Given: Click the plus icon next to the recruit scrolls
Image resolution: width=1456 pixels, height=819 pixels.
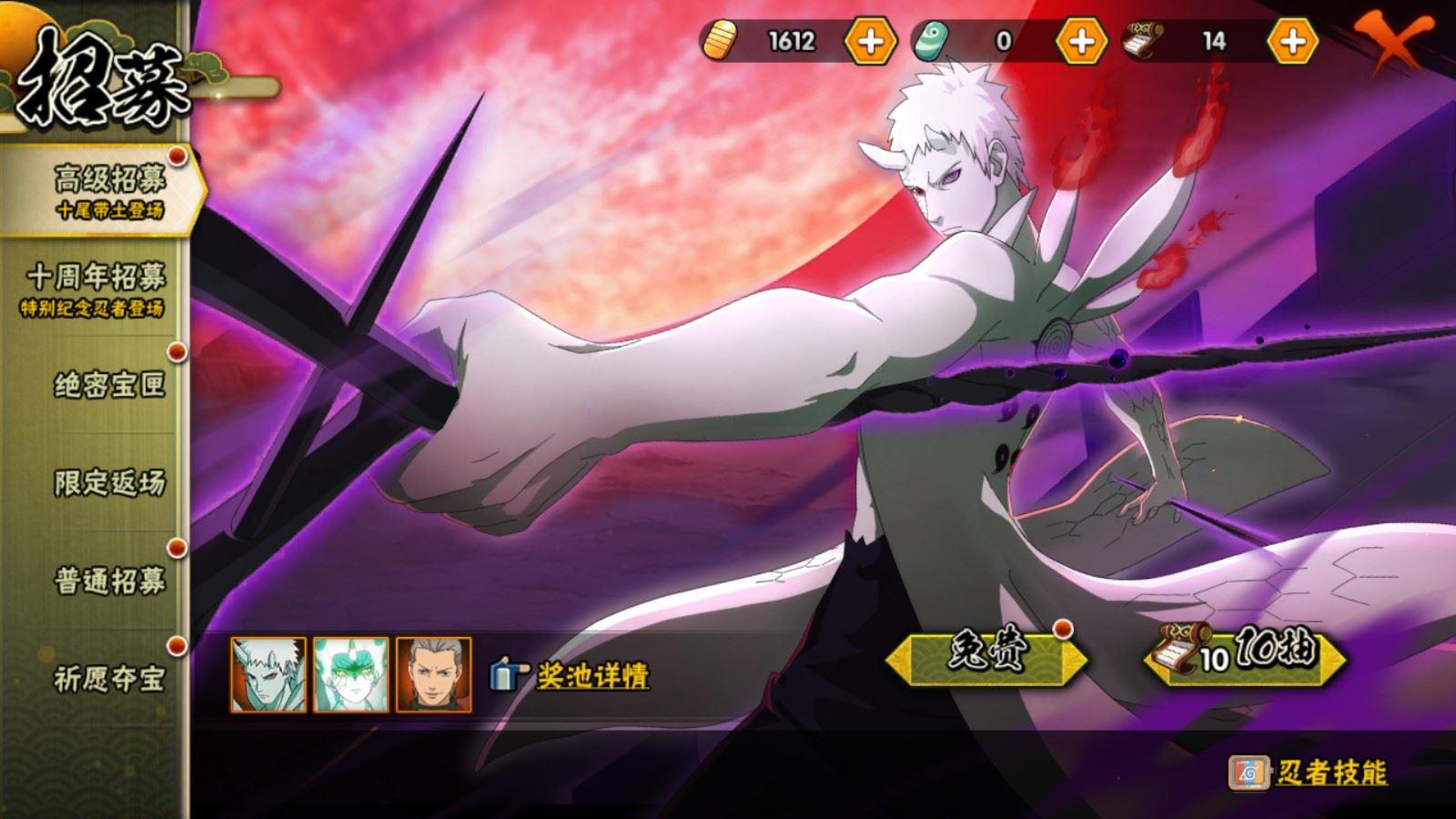Looking at the screenshot, I should tap(1292, 40).
